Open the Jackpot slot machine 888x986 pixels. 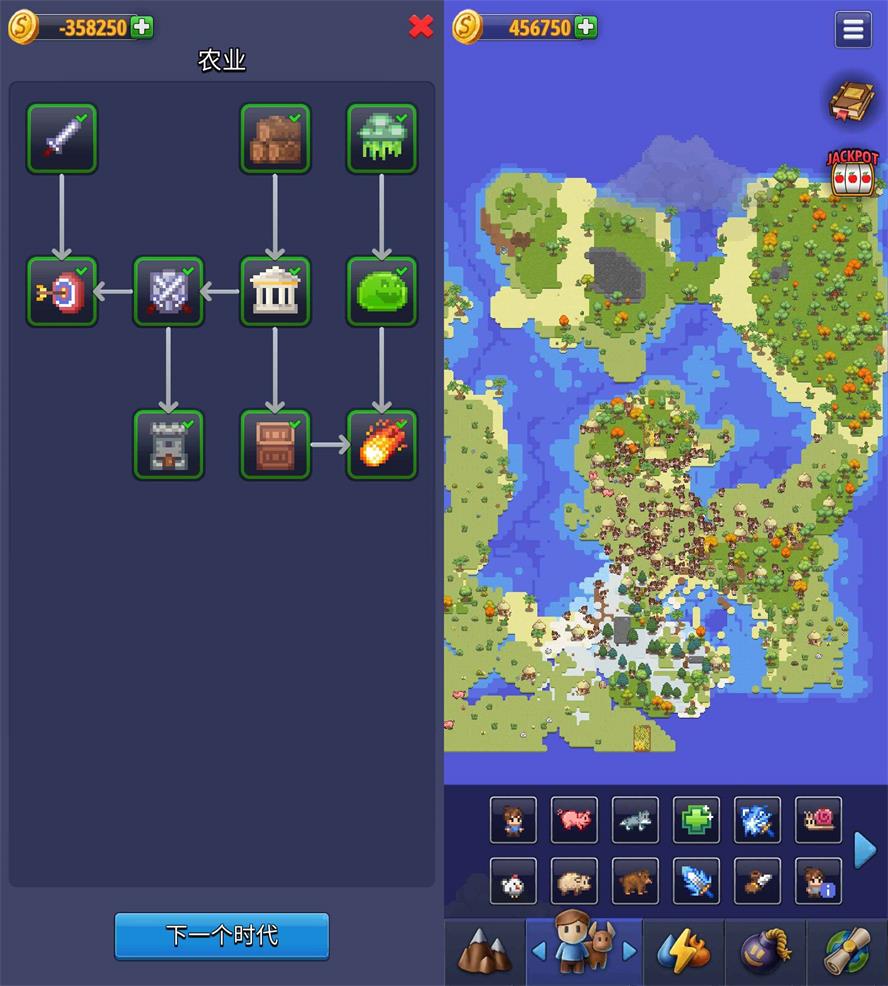coord(852,173)
